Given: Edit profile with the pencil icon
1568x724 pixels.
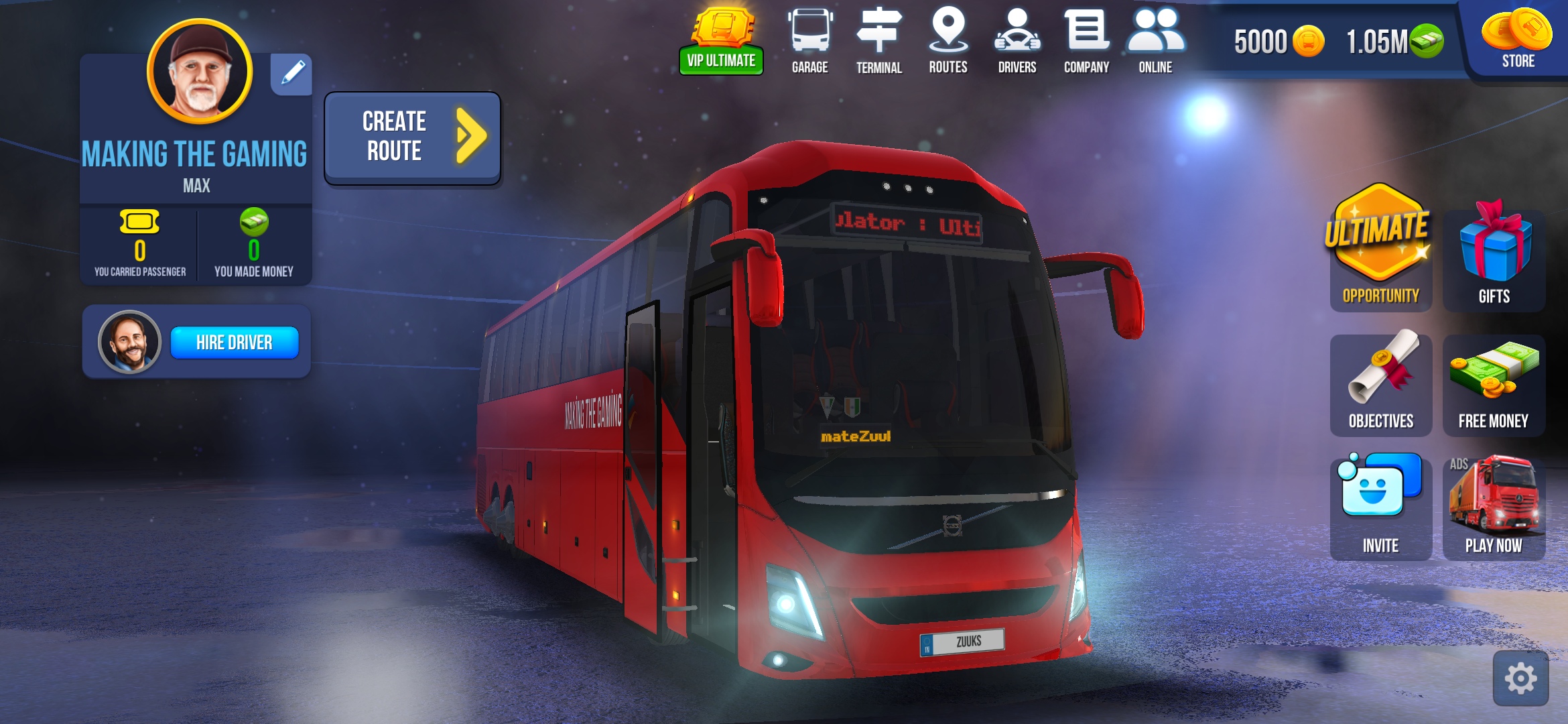Looking at the screenshot, I should coord(292,74).
